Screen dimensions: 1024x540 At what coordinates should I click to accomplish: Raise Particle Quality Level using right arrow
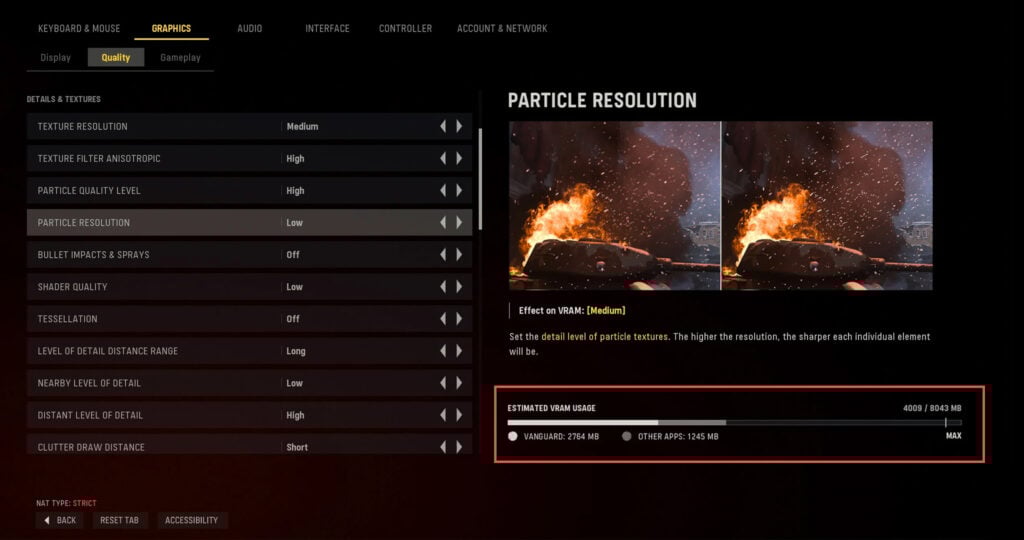coord(459,190)
